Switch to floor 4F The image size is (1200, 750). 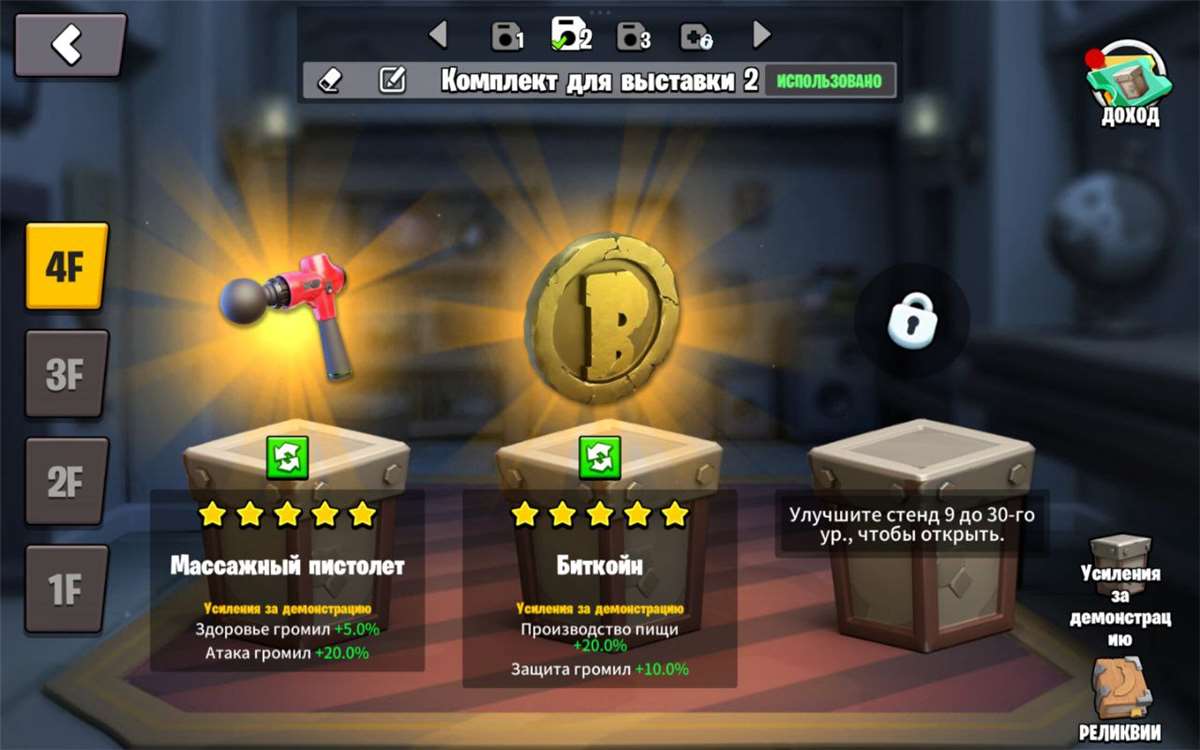click(66, 266)
